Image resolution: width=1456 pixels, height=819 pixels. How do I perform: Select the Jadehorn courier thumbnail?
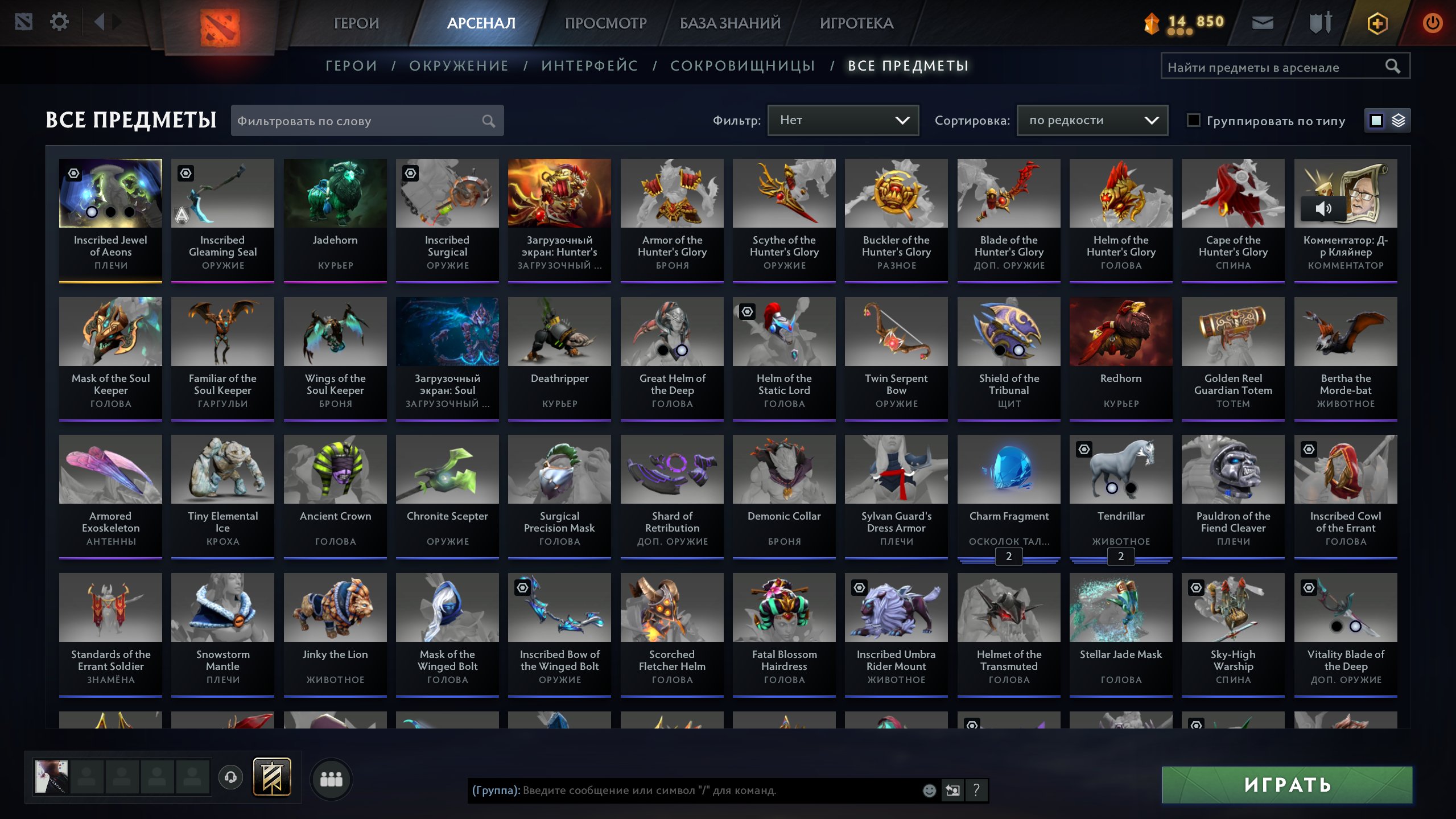(x=335, y=194)
